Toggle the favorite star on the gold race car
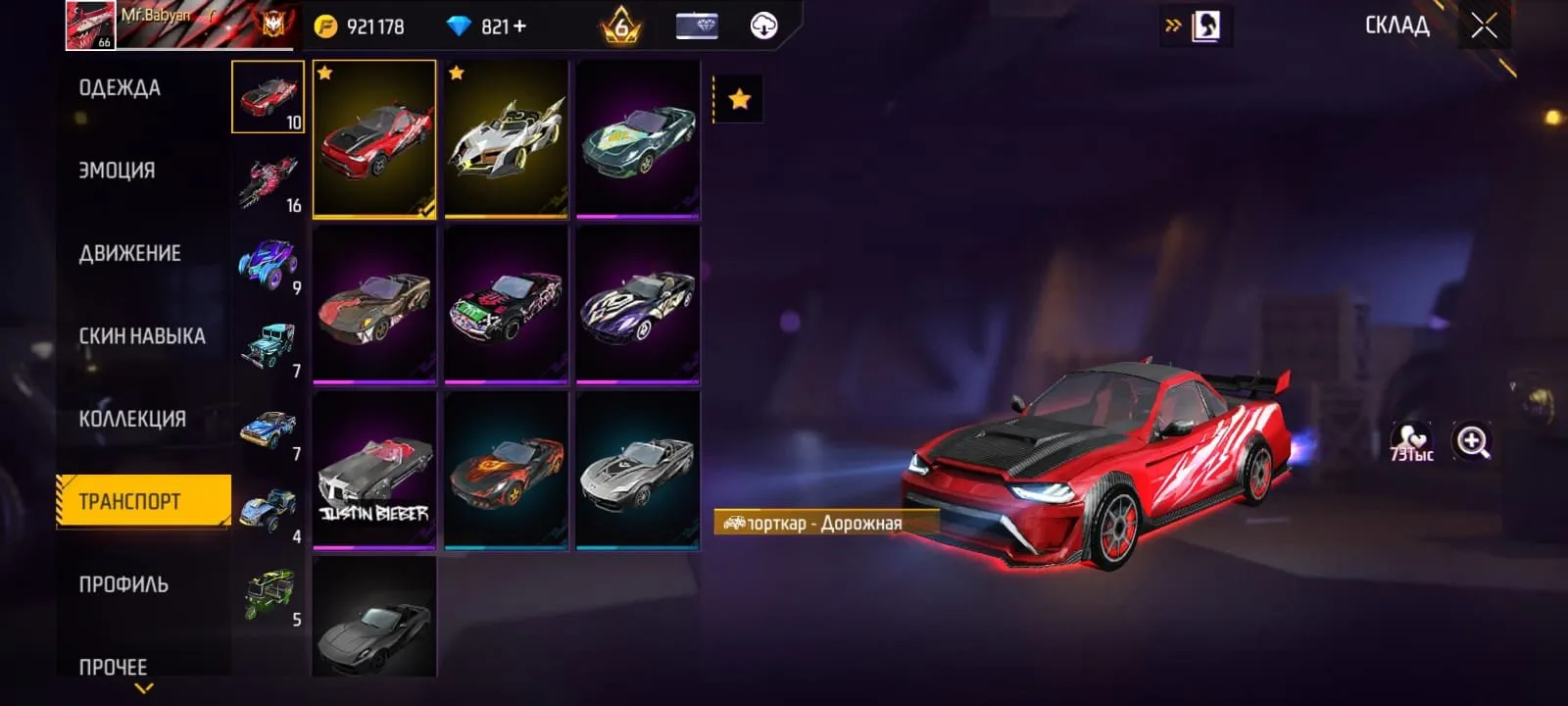This screenshot has width=1568, height=706. pos(456,73)
